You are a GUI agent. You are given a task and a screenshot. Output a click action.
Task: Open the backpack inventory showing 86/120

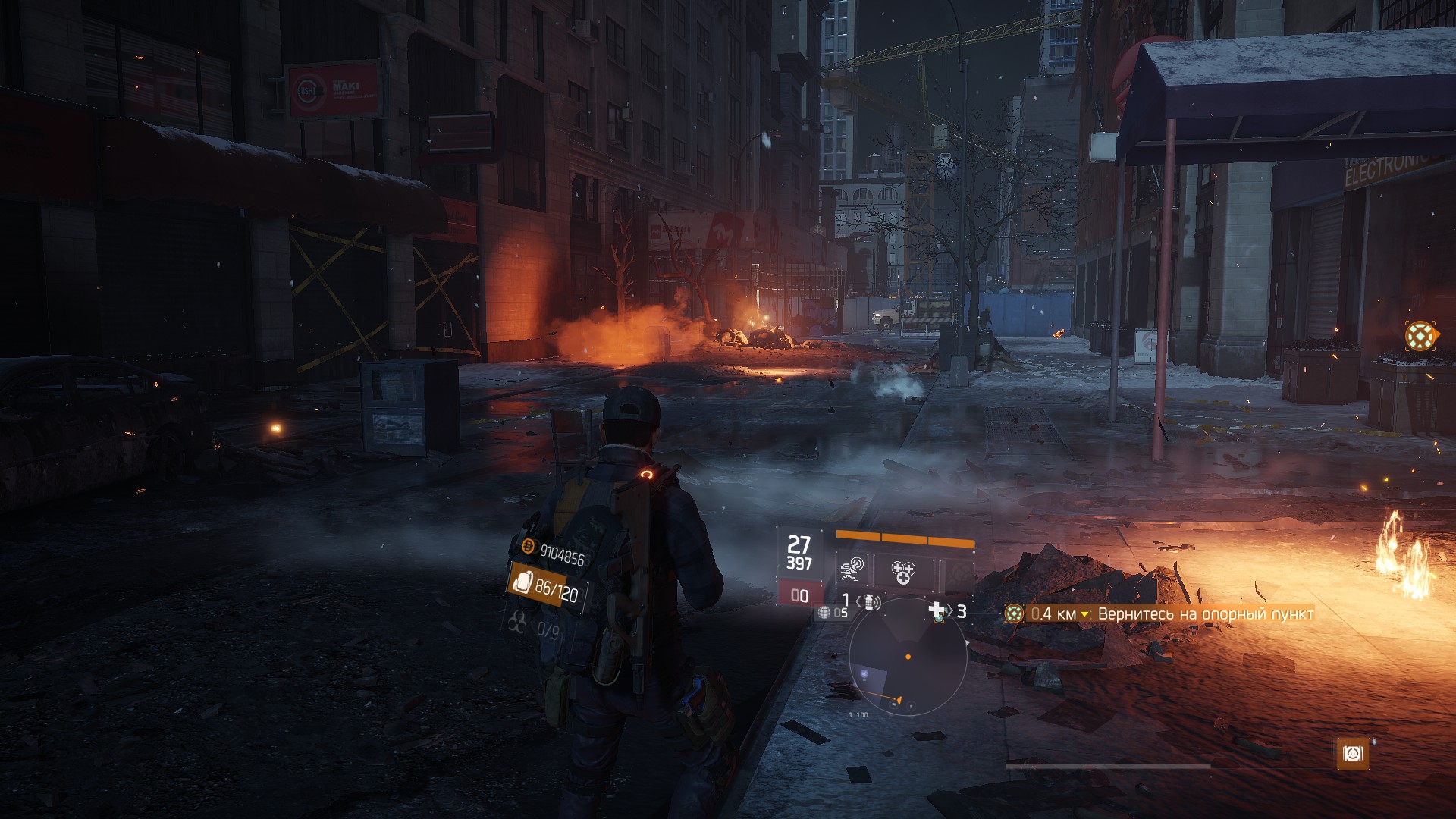(x=546, y=586)
